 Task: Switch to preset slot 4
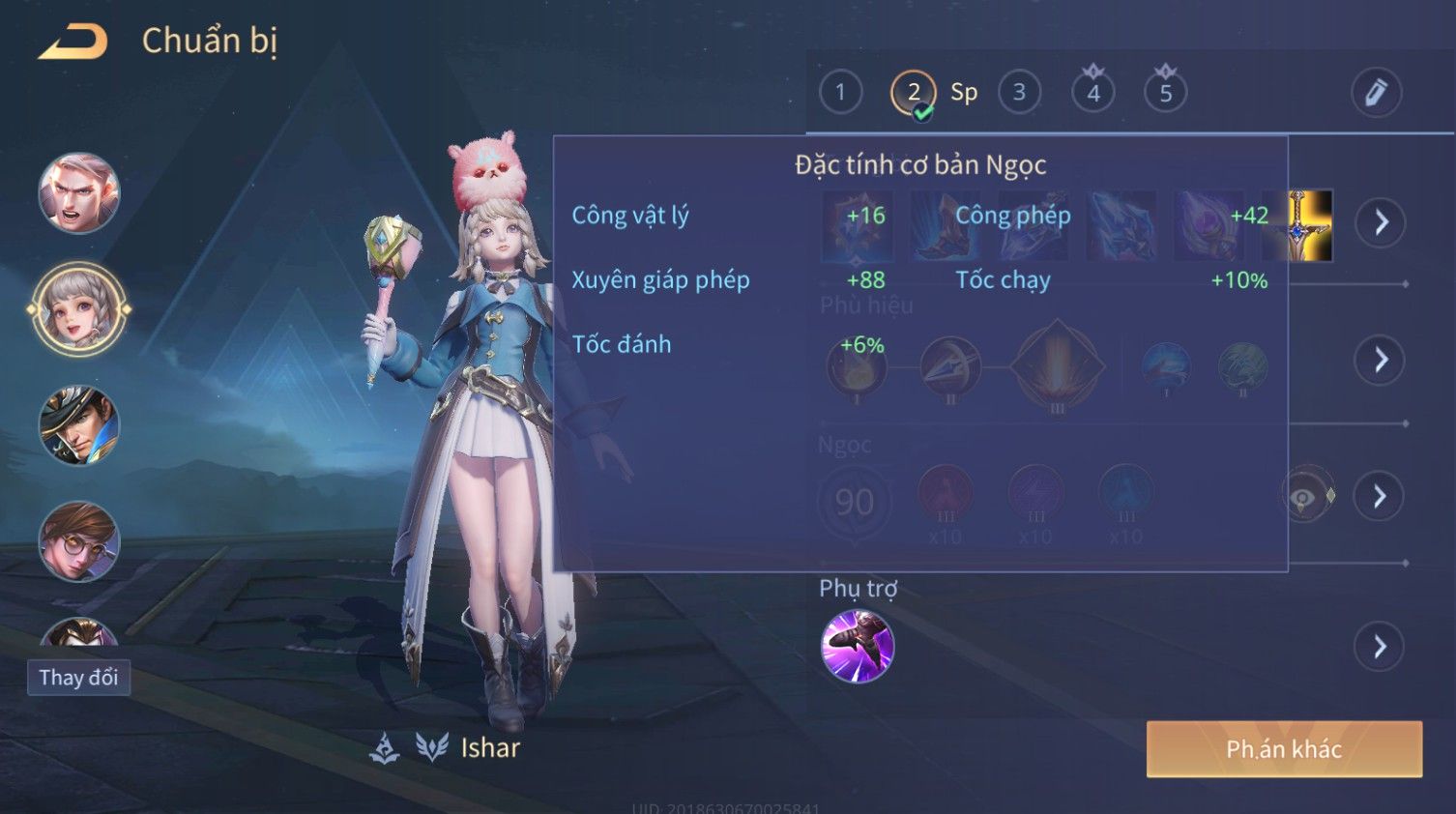[1093, 93]
